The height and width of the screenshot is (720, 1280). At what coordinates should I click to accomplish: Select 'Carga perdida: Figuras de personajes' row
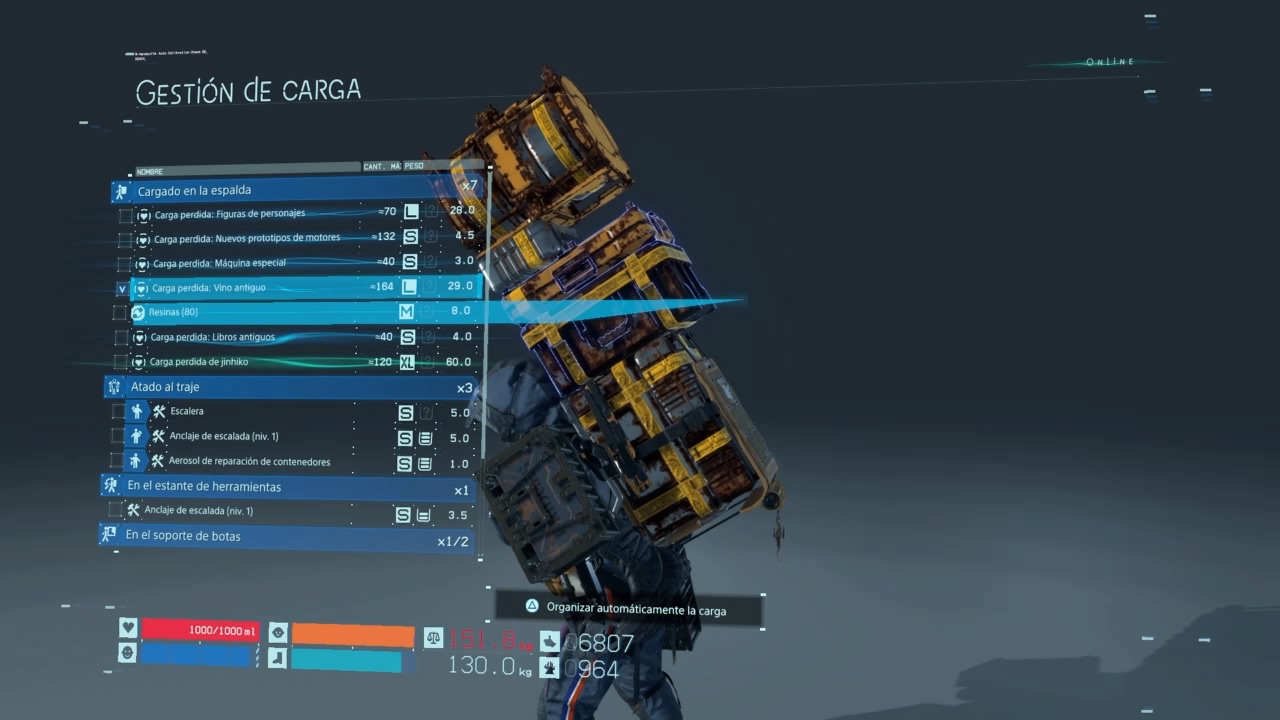(x=228, y=213)
